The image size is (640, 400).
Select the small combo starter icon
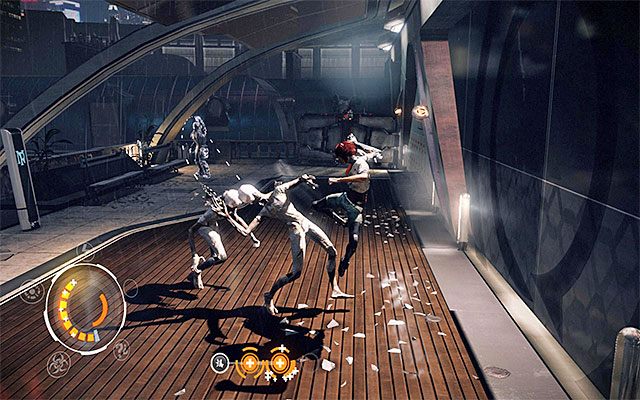[218, 361]
